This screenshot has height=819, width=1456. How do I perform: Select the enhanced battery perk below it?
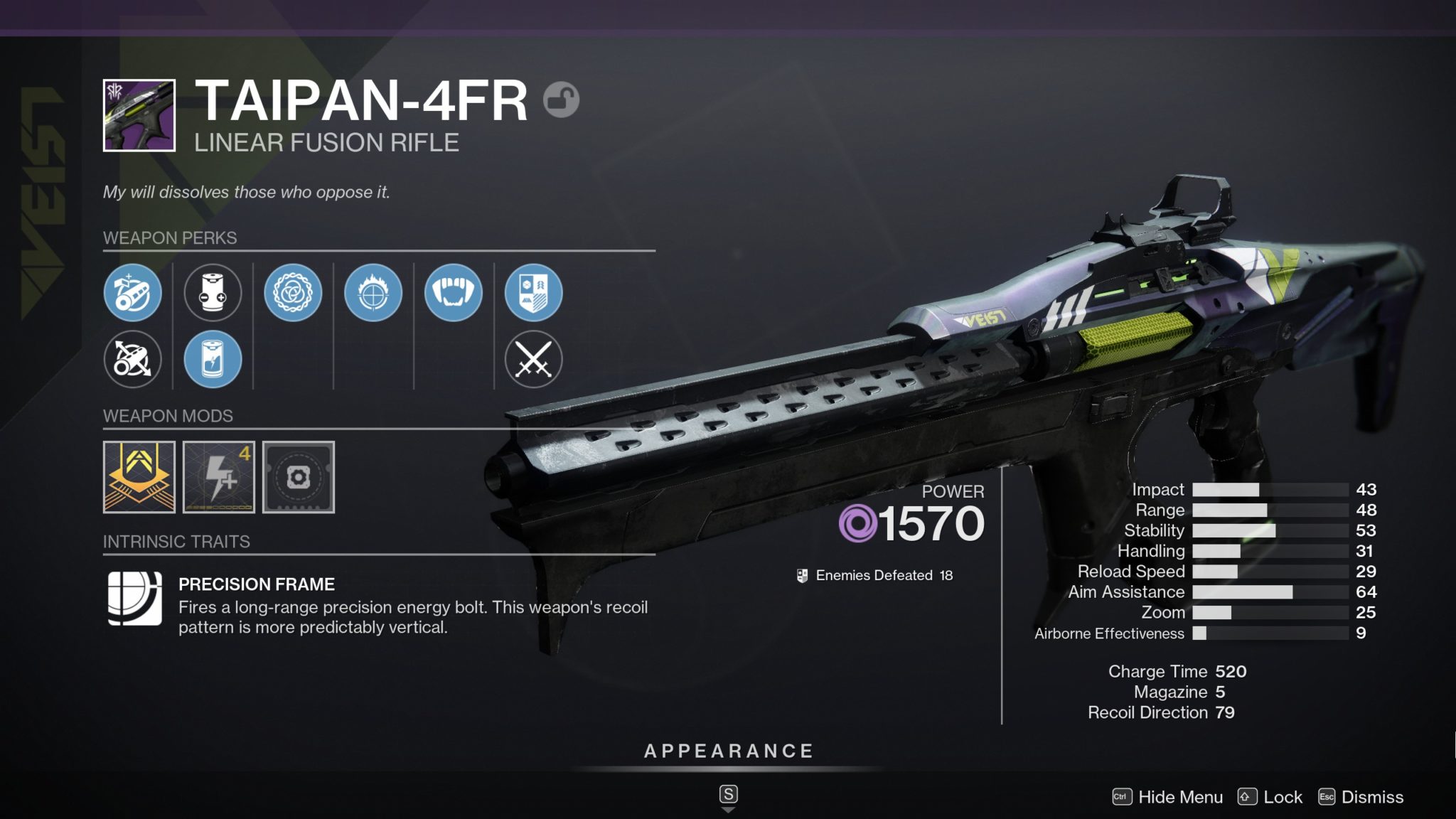[x=214, y=360]
